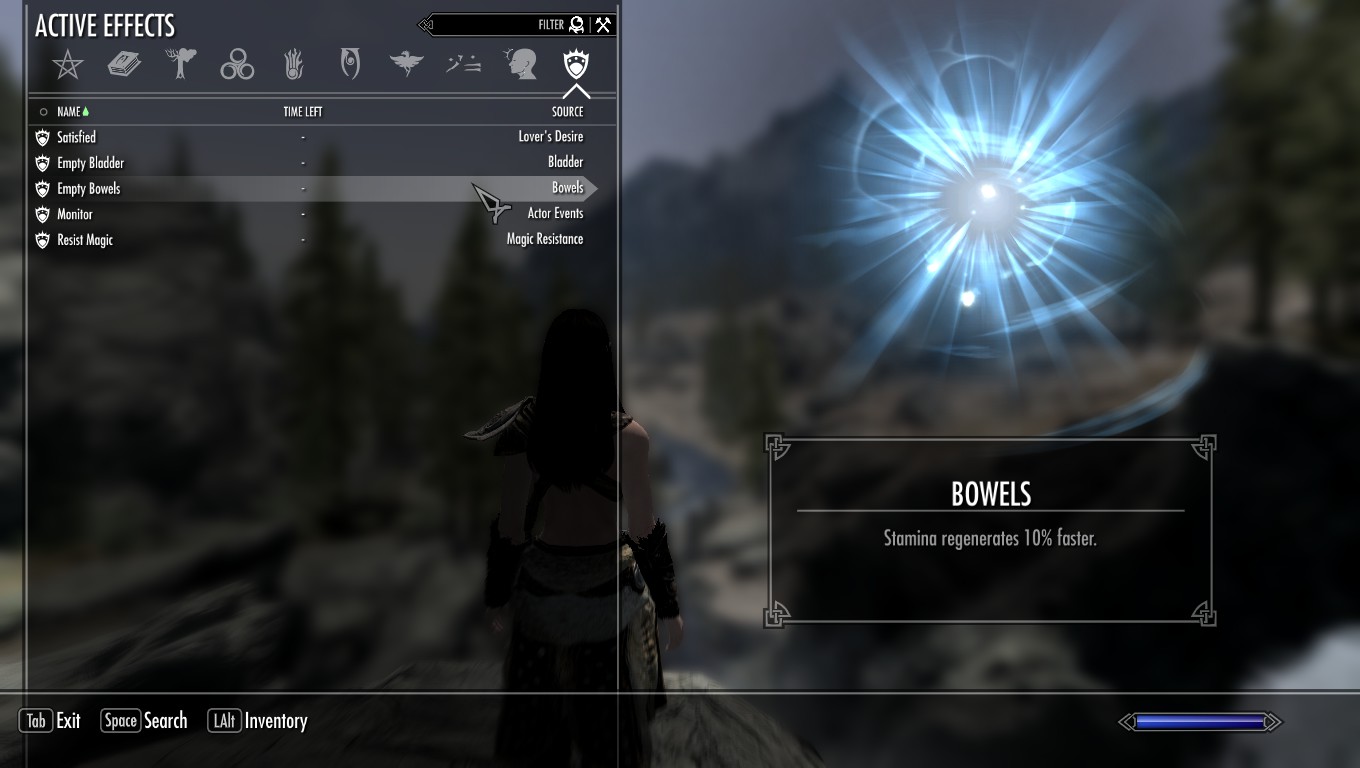
Task: Switch to the phoenix bird category tab
Action: click(x=406, y=66)
